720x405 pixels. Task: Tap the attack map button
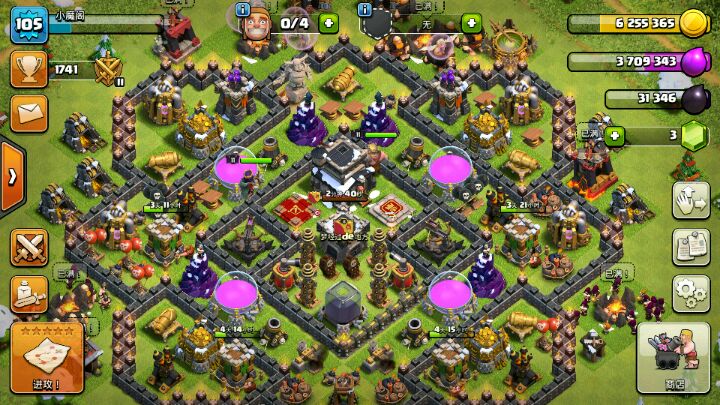click(x=46, y=357)
